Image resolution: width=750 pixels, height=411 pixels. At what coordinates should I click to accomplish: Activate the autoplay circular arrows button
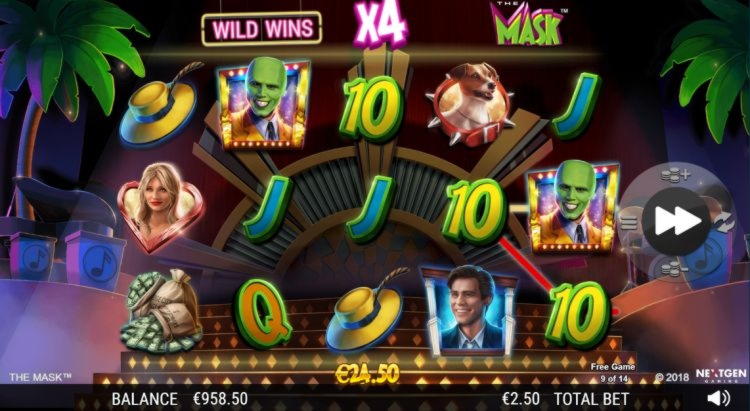pyautogui.click(x=724, y=221)
